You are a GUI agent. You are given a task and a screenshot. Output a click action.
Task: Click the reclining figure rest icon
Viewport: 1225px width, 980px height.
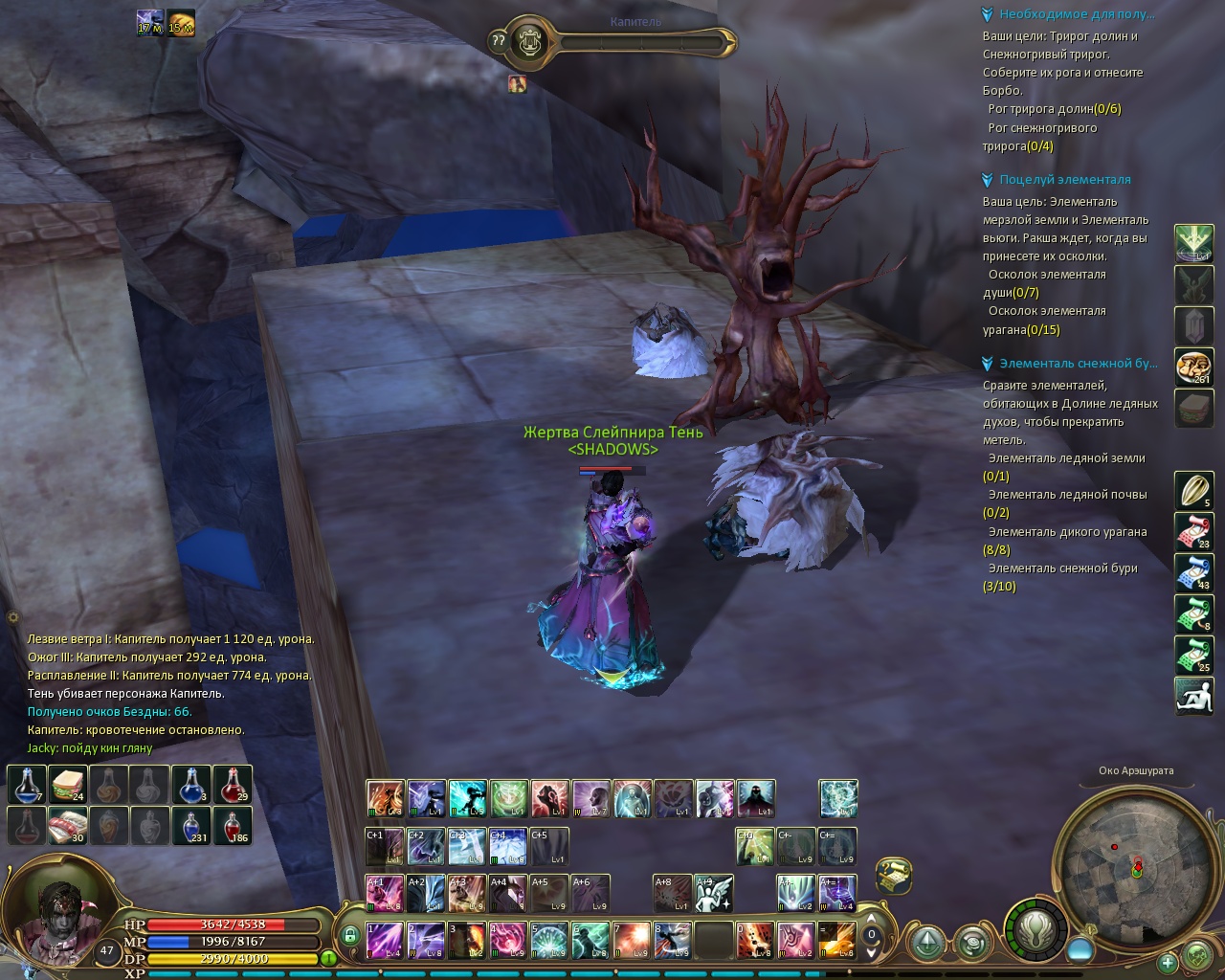(x=1193, y=695)
